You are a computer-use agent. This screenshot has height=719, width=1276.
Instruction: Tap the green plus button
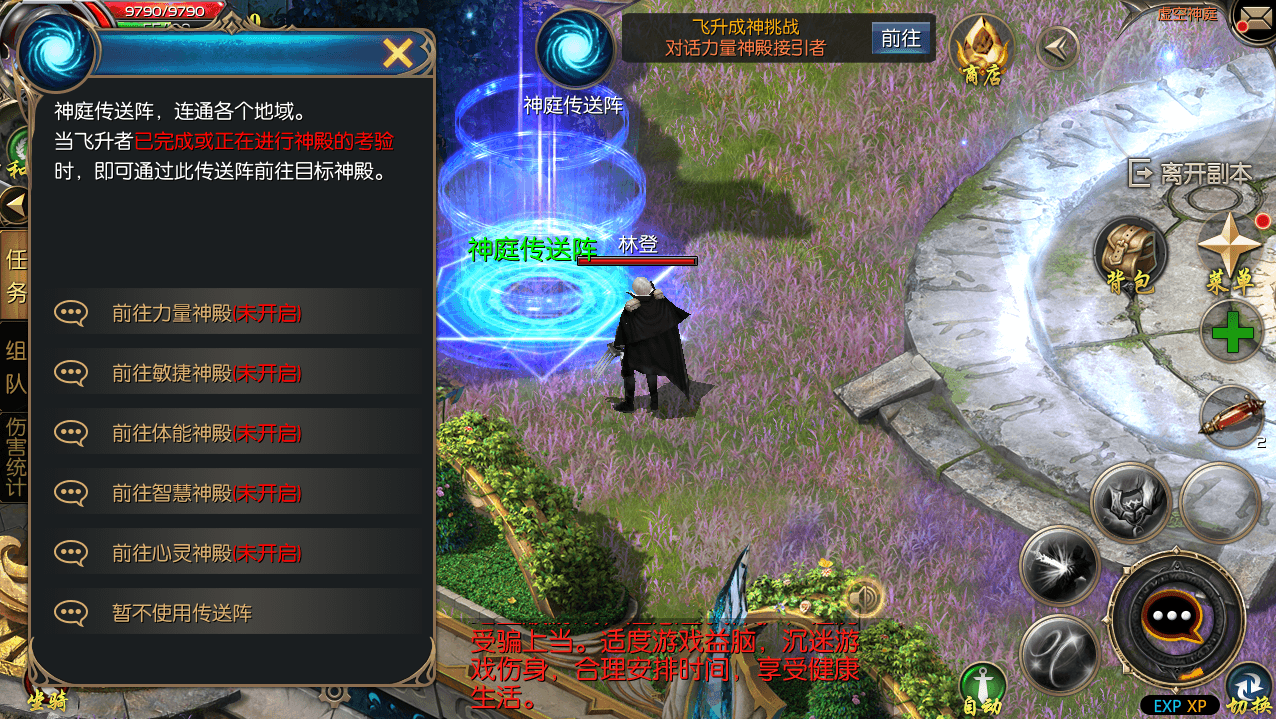point(1232,332)
